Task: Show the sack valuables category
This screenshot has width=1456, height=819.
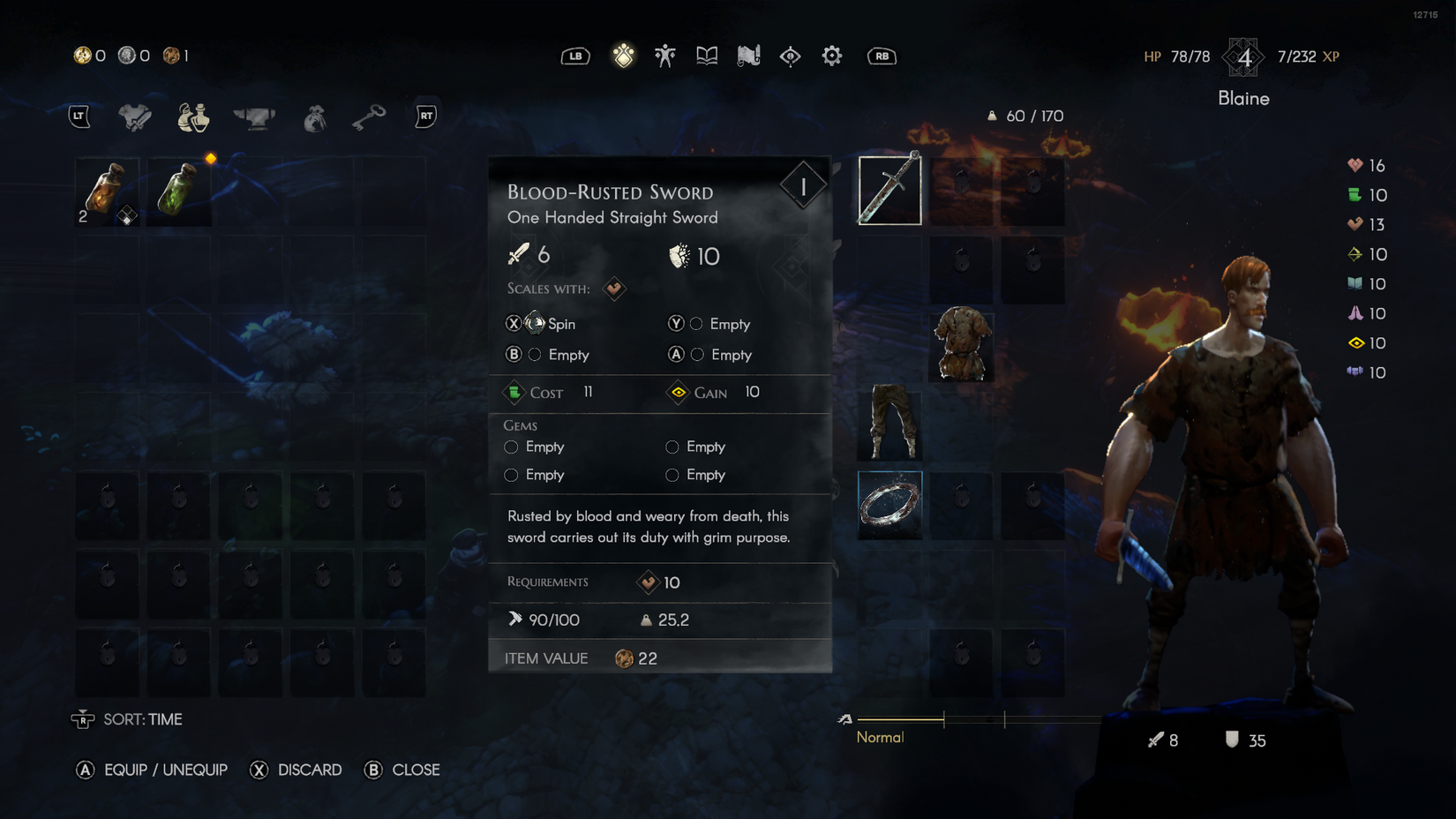Action: click(x=314, y=116)
